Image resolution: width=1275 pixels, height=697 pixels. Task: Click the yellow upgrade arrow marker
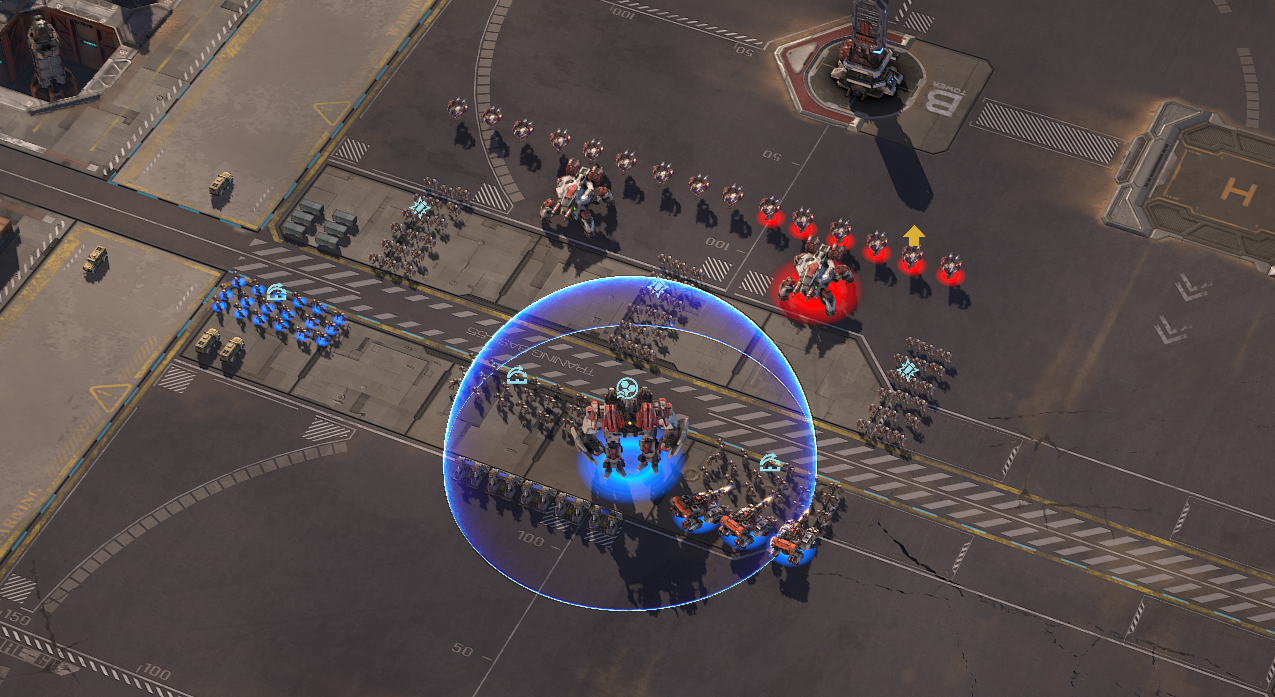(912, 236)
